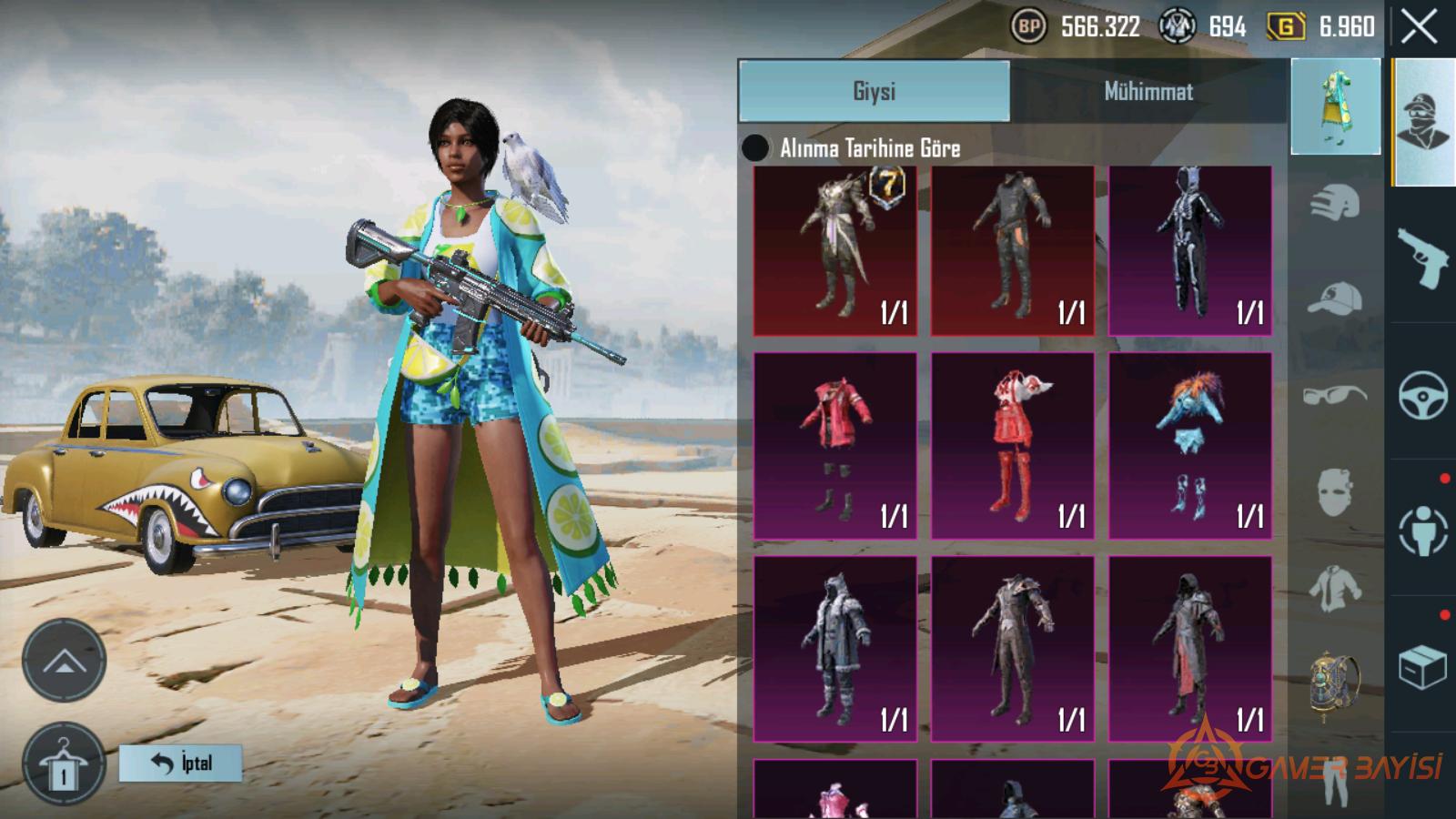
Task: Open the backpack category
Action: tap(1335, 681)
